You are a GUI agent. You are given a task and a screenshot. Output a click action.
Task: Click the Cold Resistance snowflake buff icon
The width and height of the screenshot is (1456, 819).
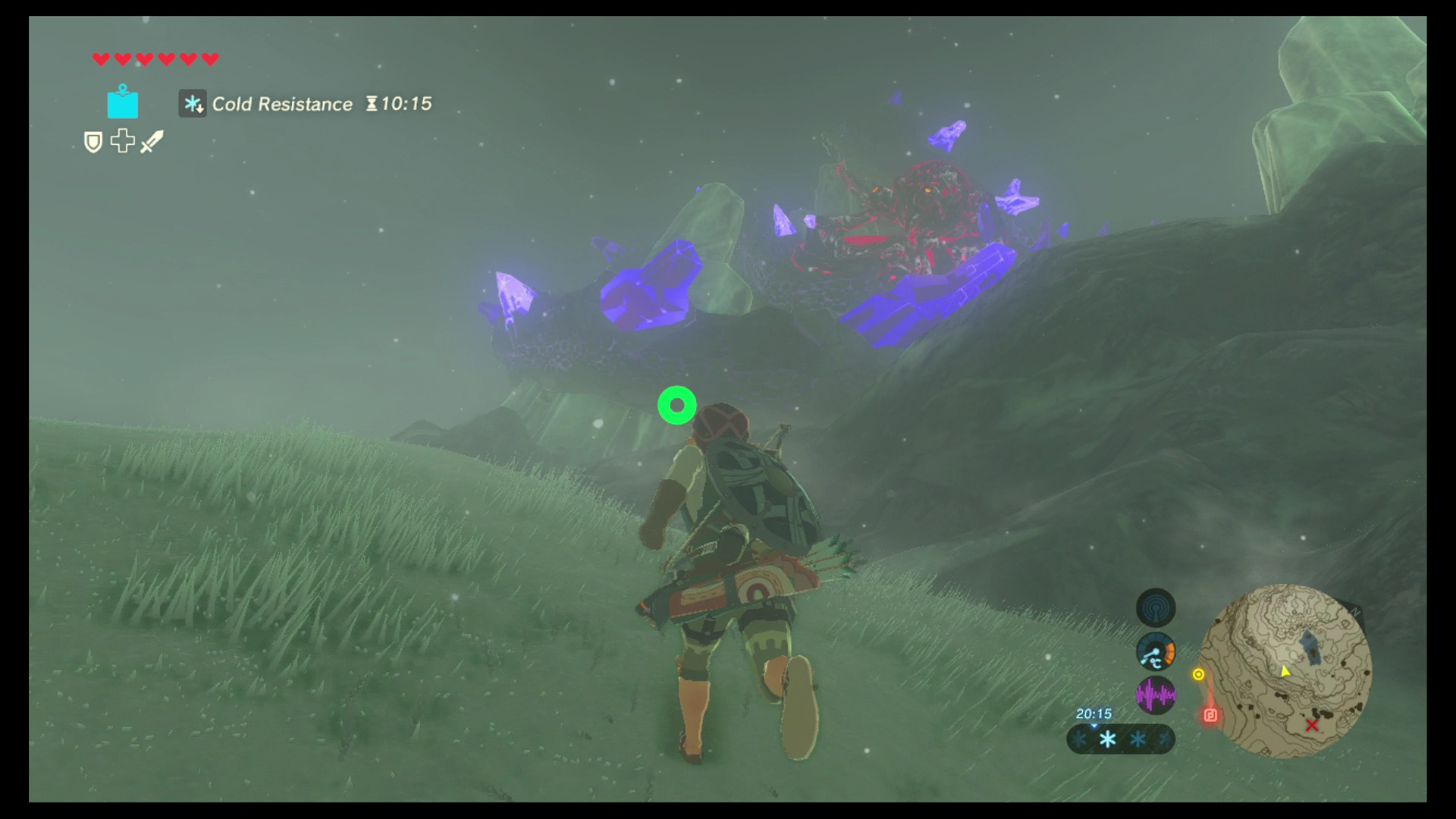(x=192, y=105)
